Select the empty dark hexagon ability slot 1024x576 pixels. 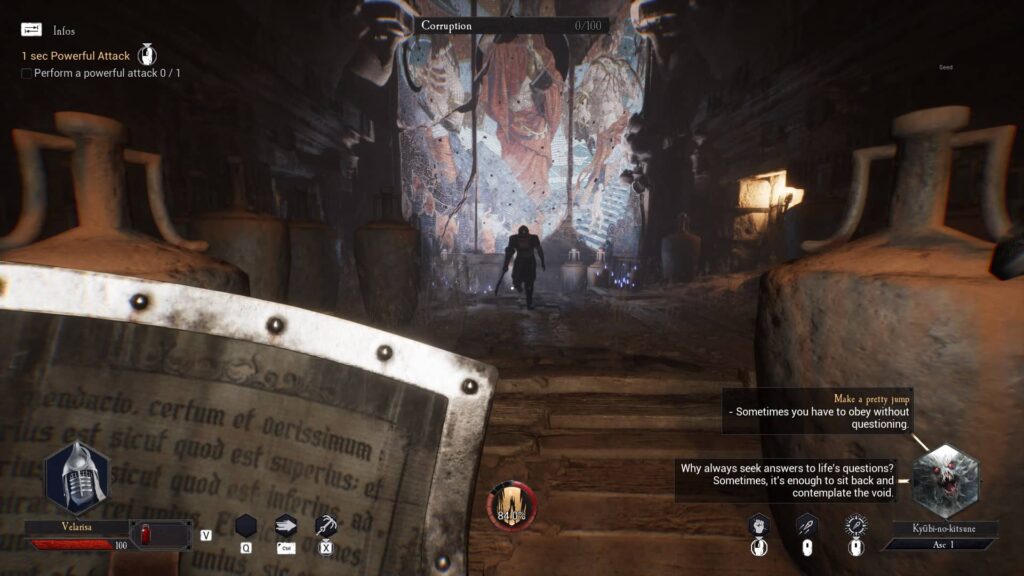coord(246,525)
